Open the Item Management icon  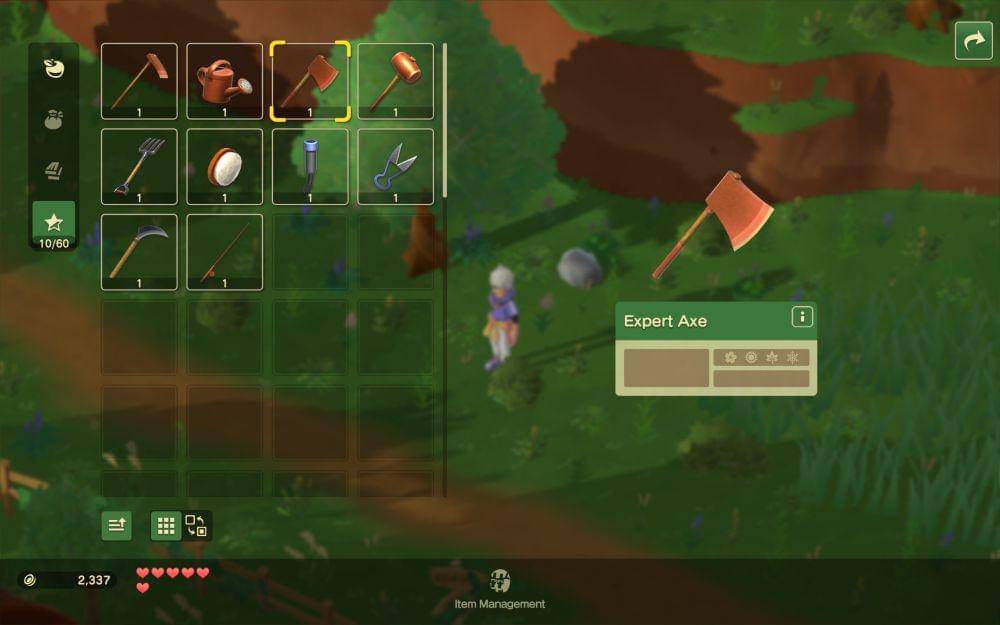pos(500,581)
